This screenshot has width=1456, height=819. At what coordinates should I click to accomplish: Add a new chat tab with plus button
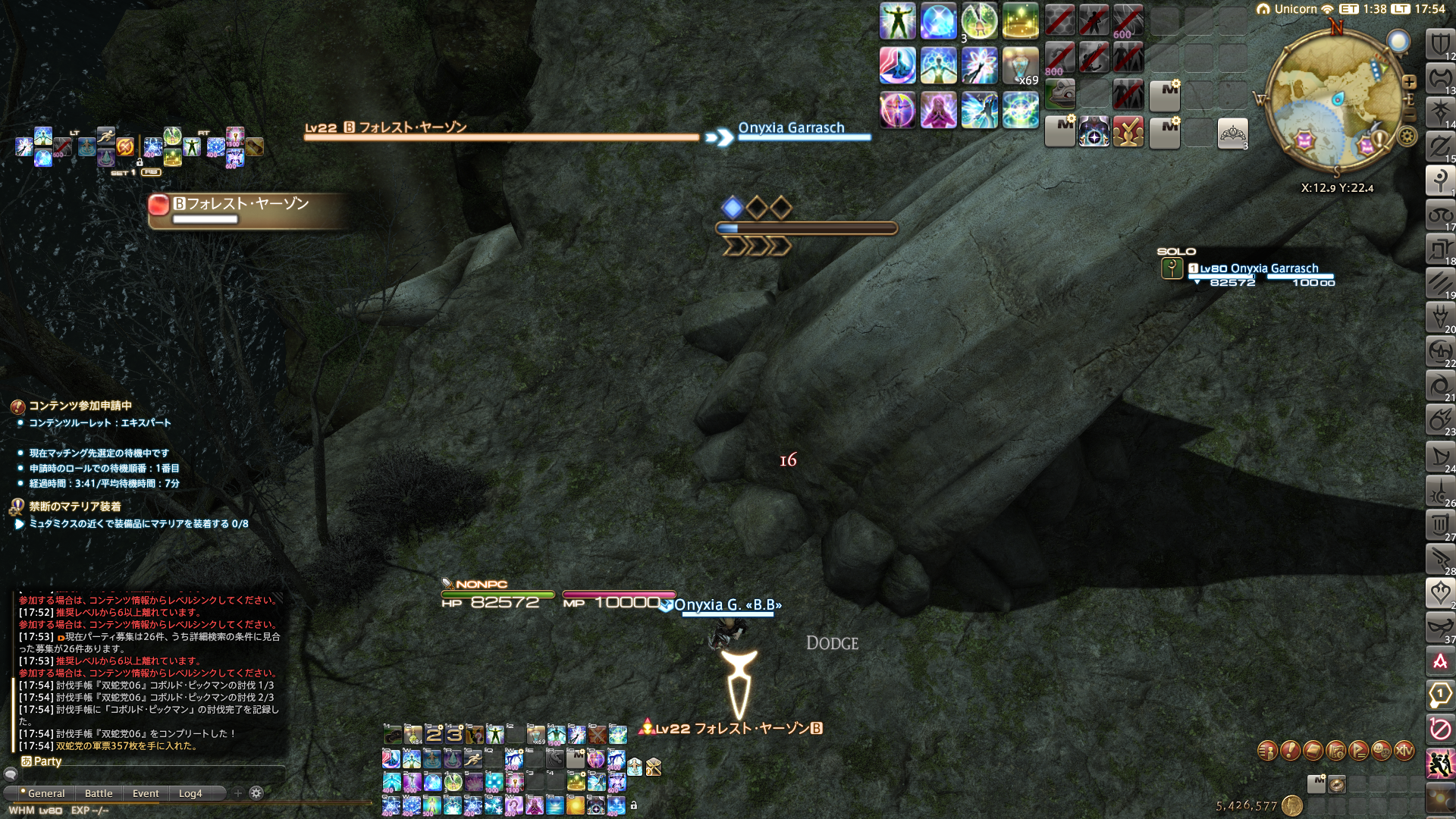(238, 793)
